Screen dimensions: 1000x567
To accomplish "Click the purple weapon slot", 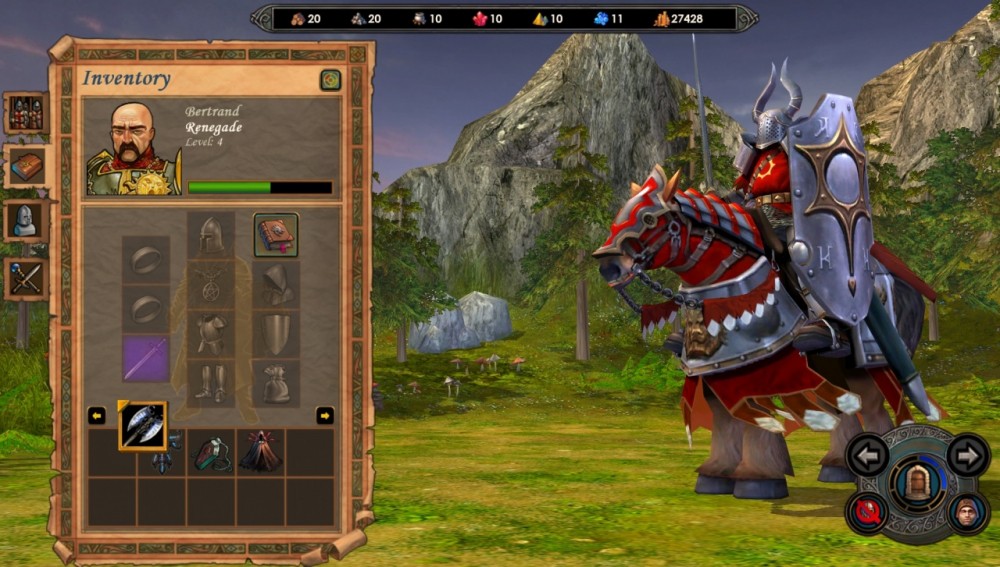I will coord(146,358).
